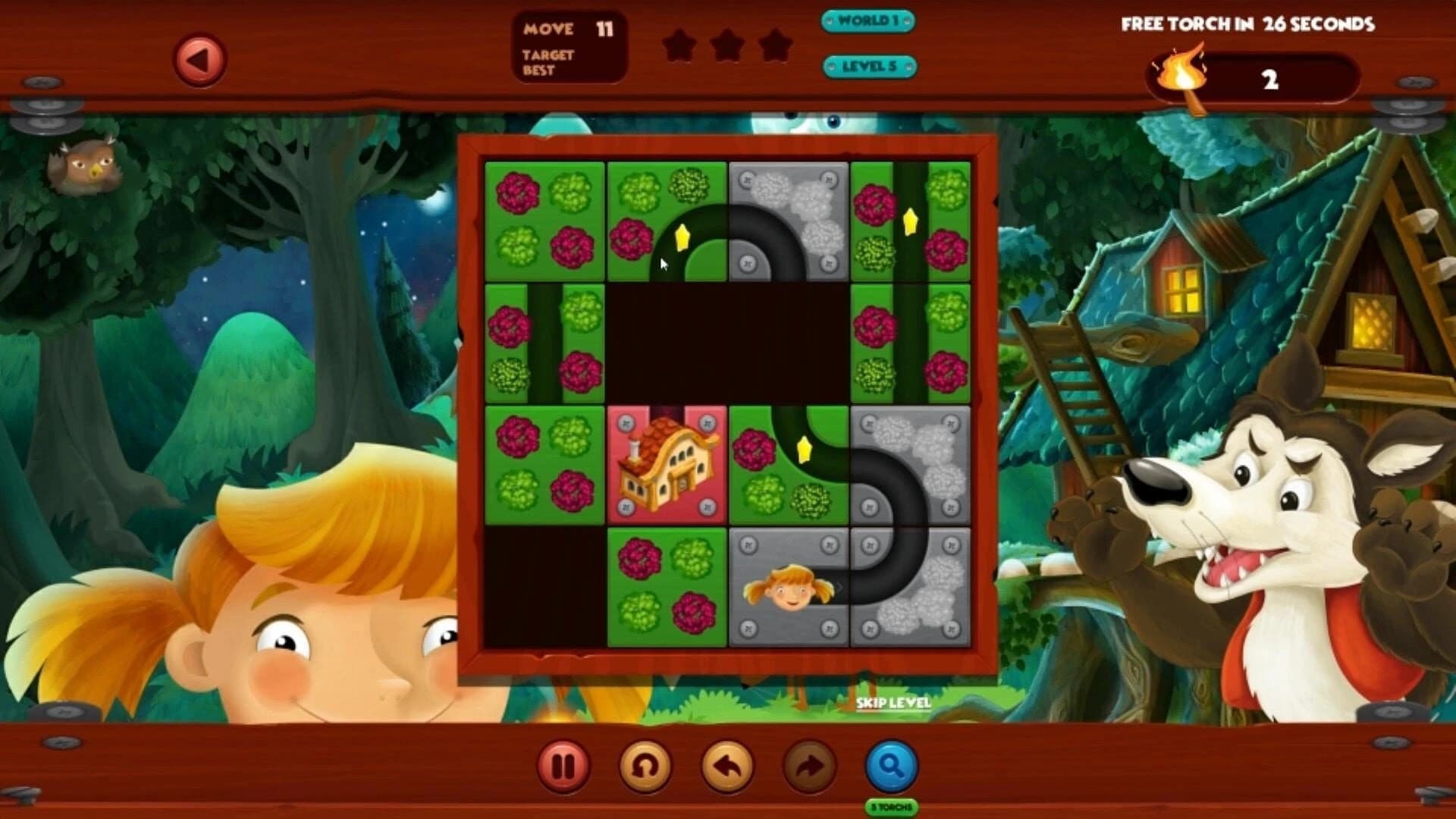Click the owl in the tree

(86, 167)
